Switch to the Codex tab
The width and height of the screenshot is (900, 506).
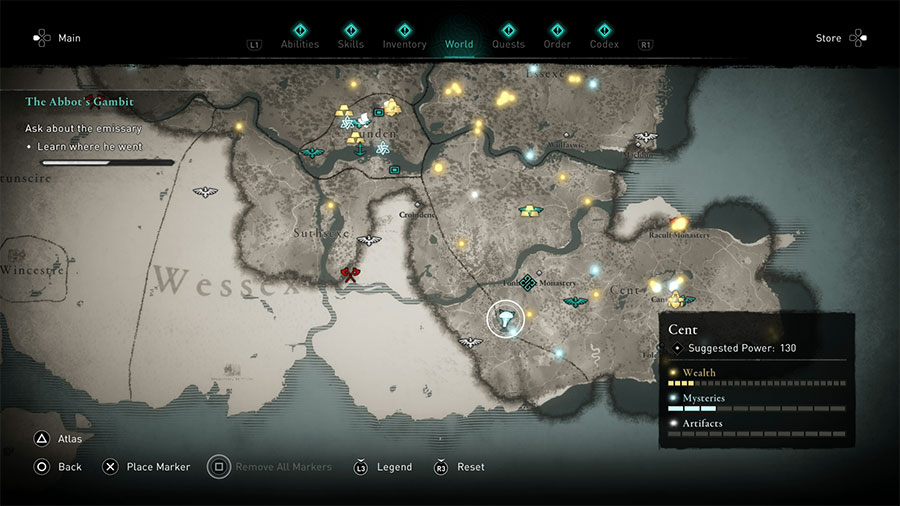click(x=604, y=44)
